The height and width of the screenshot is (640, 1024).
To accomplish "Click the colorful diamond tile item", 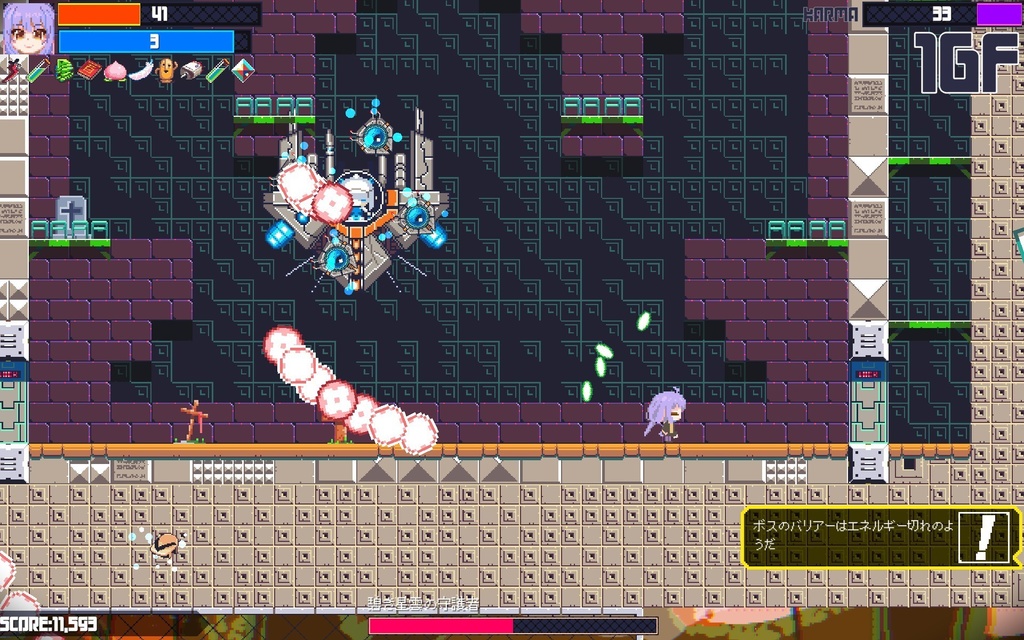I will [x=243, y=70].
